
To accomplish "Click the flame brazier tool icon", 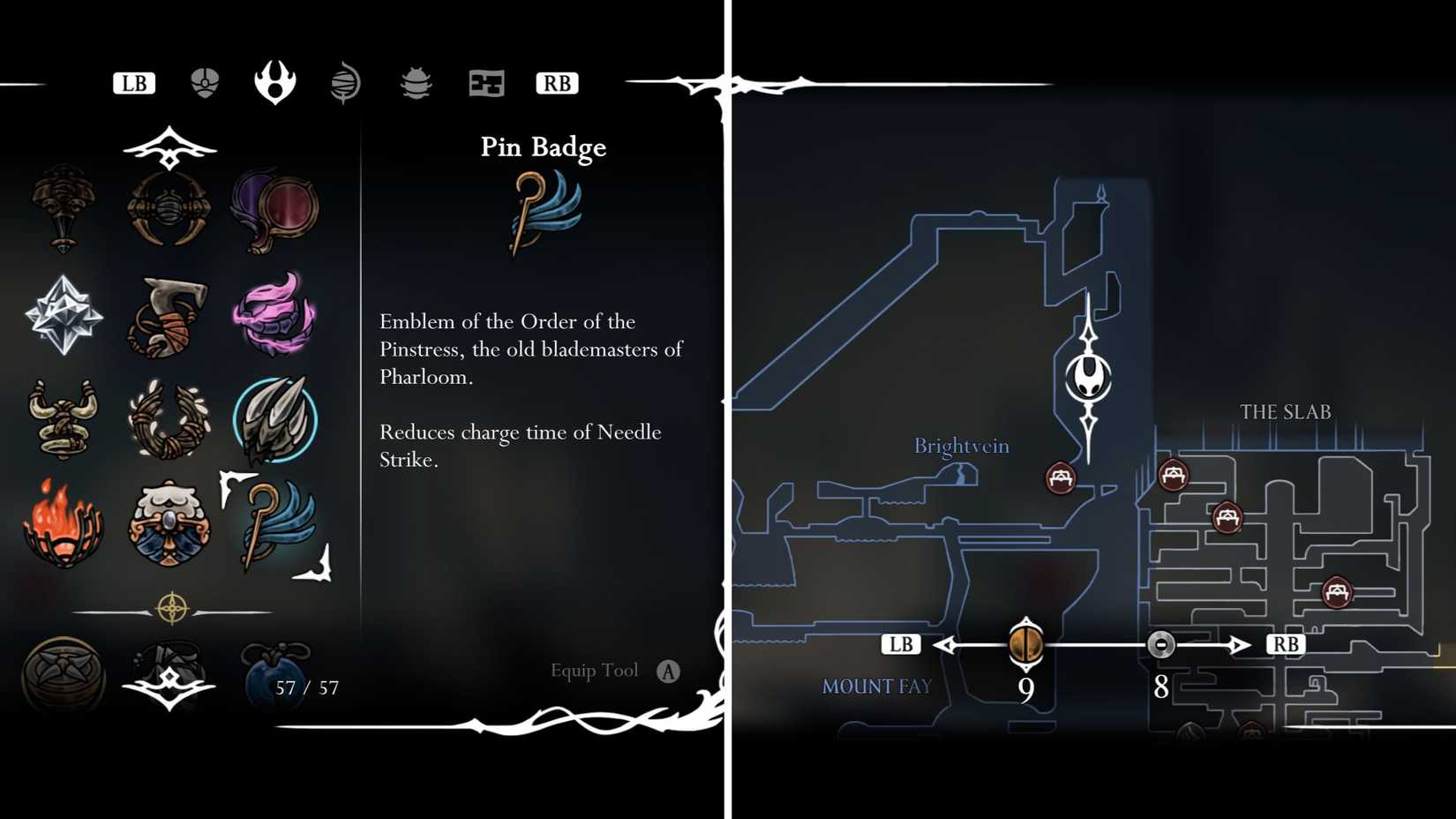I will point(62,521).
